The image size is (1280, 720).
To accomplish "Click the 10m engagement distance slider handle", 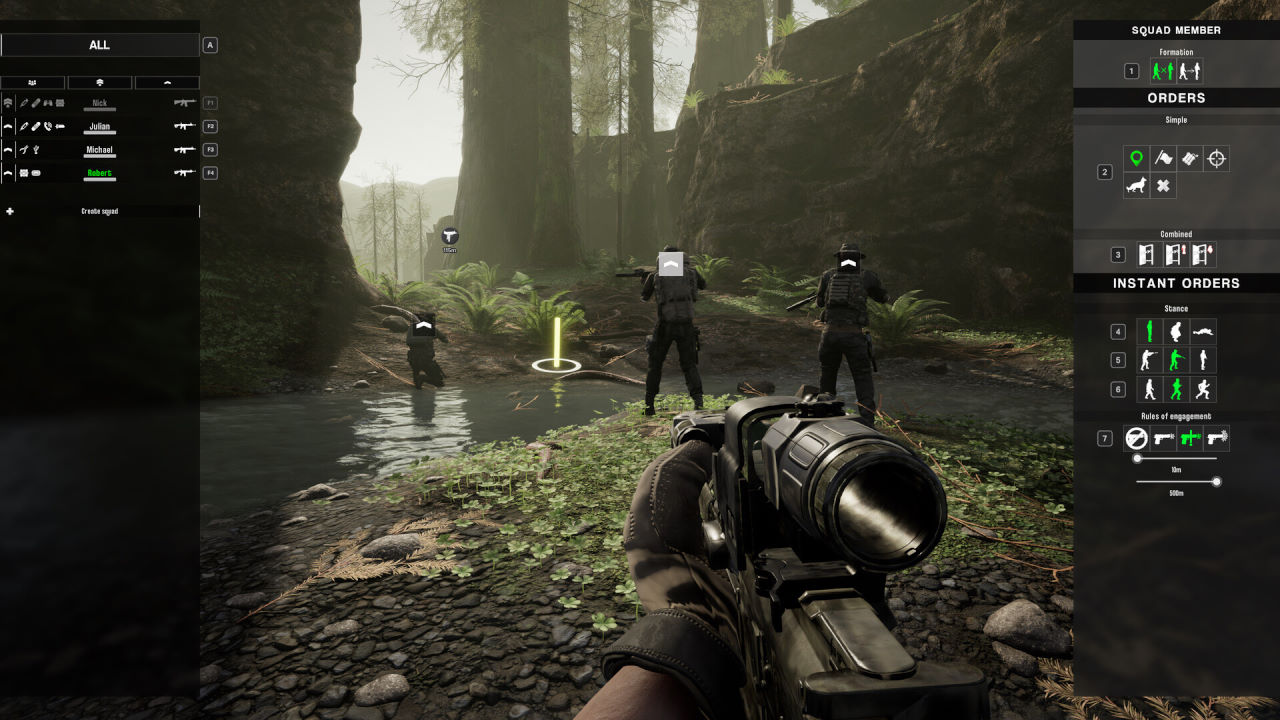I will pos(1137,458).
